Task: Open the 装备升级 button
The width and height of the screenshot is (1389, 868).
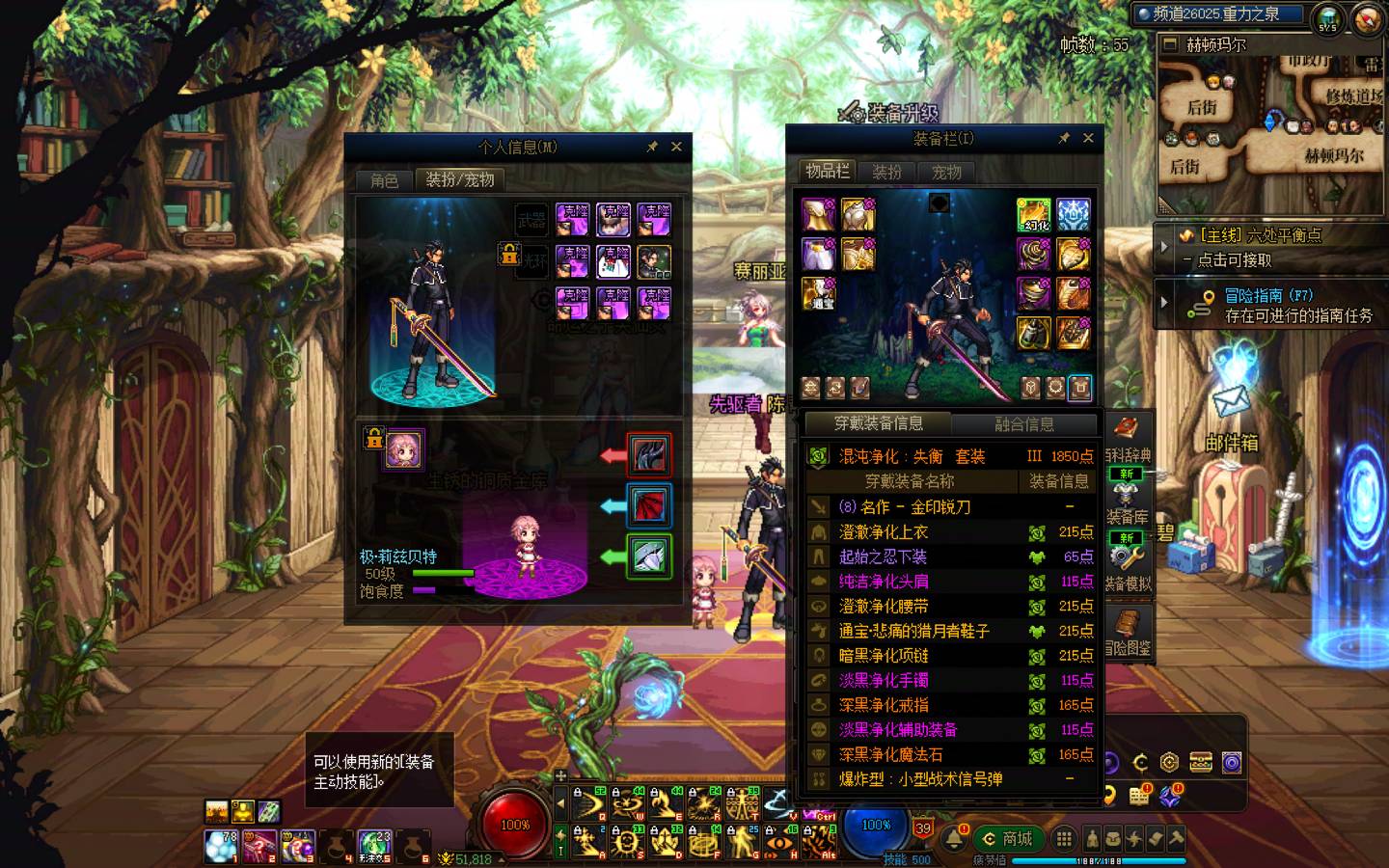Action: [x=889, y=113]
